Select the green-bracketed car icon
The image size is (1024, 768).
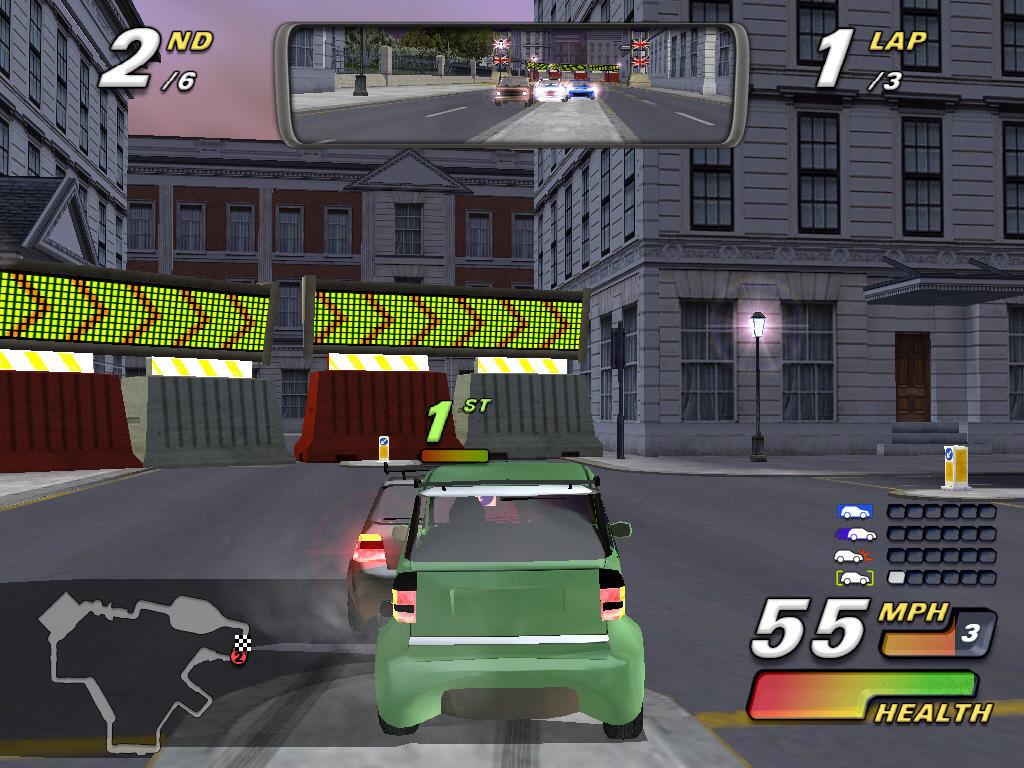coord(855,578)
